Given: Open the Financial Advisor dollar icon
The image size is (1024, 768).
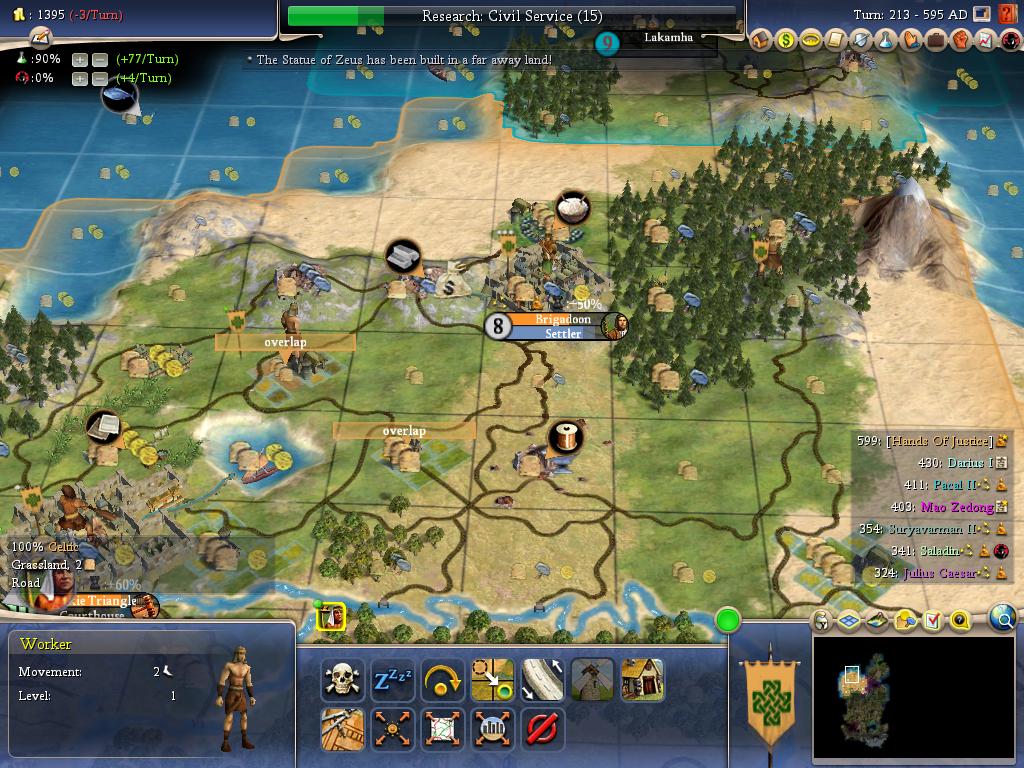Looking at the screenshot, I should [x=785, y=40].
